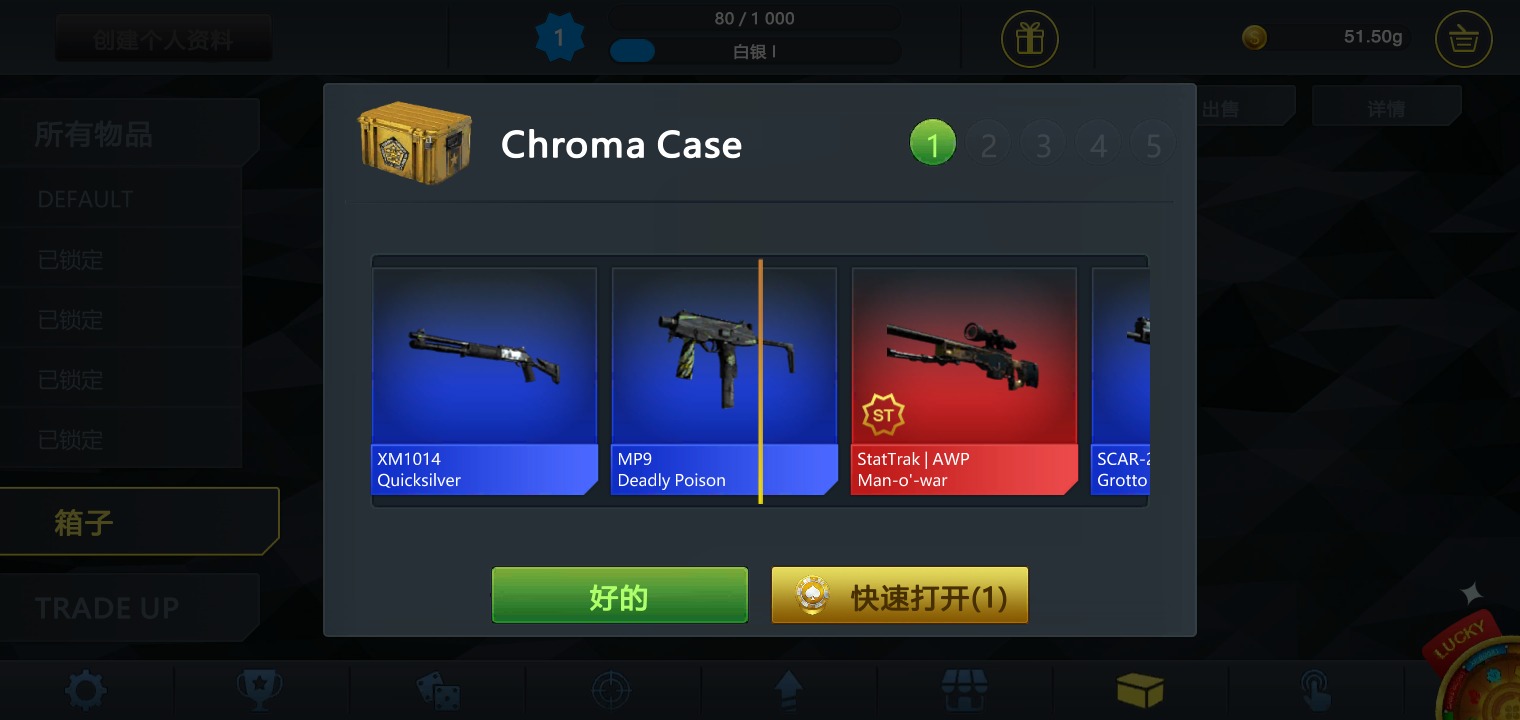
Task: Open the gift rewards icon
Action: click(1029, 38)
